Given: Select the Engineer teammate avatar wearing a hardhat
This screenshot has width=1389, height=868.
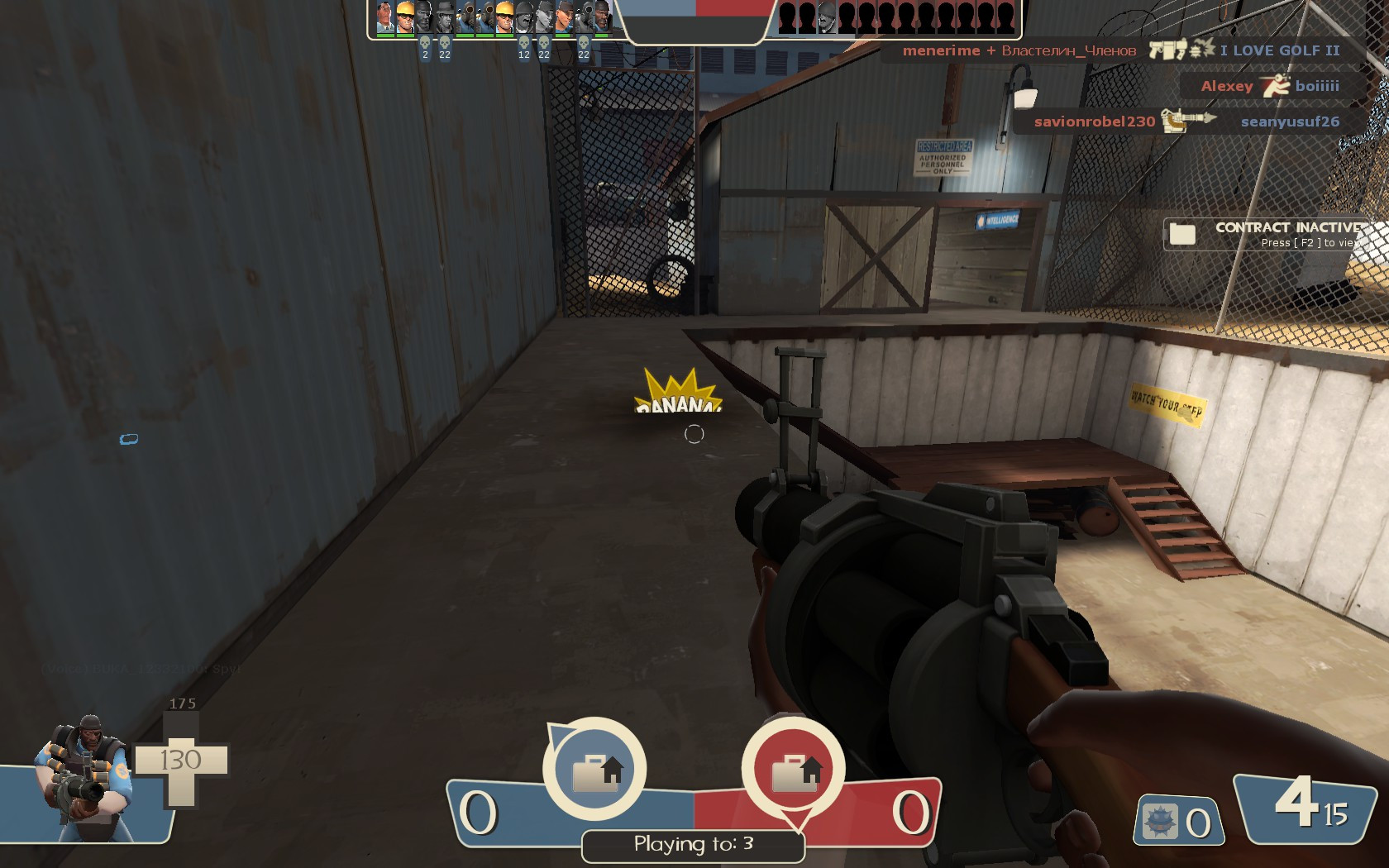Looking at the screenshot, I should [x=405, y=17].
